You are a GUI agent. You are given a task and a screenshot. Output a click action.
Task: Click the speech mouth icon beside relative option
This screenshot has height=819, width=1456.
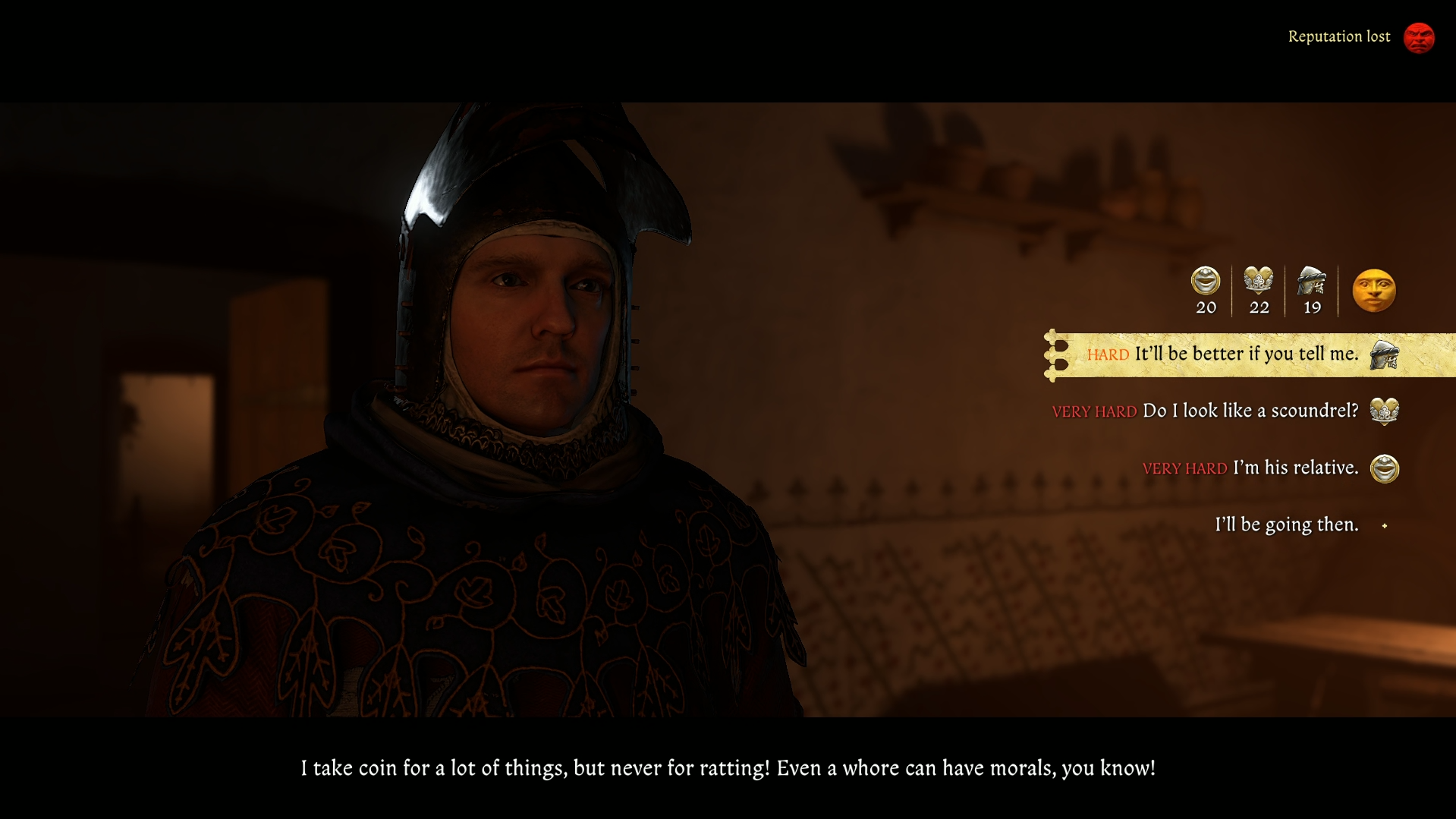click(1384, 468)
